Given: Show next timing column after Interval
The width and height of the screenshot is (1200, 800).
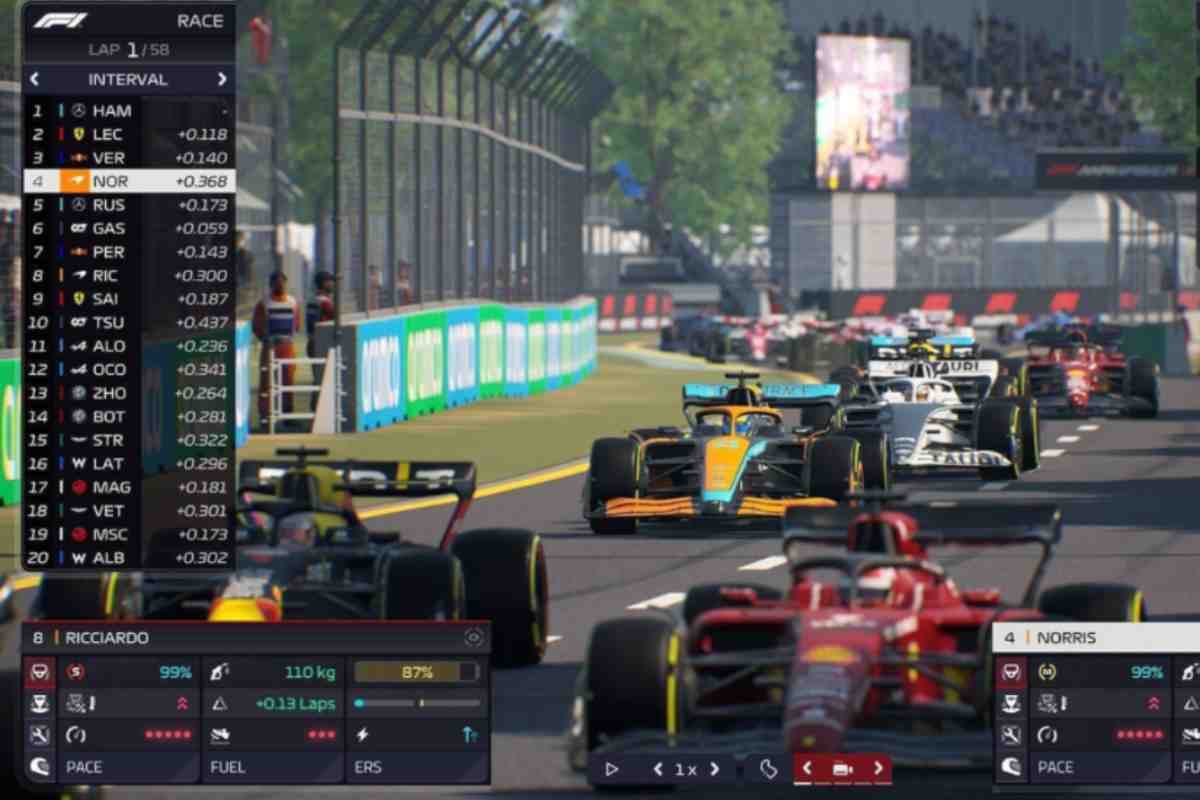Looking at the screenshot, I should [x=222, y=79].
